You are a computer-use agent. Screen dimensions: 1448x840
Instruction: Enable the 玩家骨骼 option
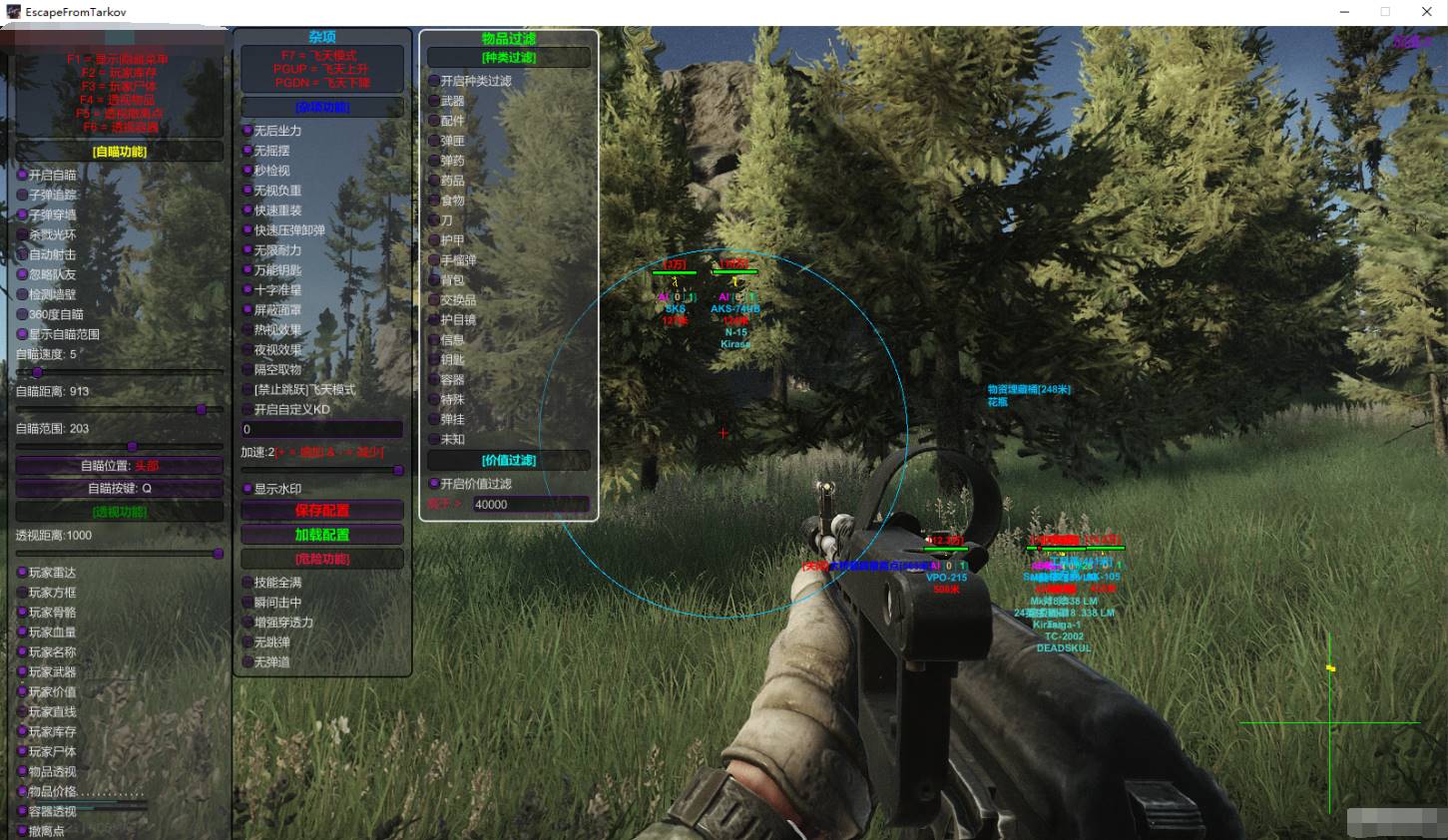pyautogui.click(x=23, y=613)
